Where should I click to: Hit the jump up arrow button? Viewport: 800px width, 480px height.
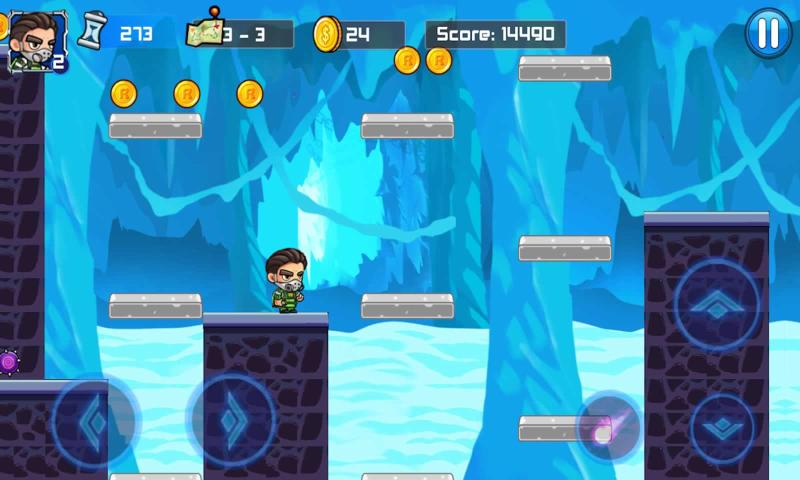pos(716,304)
